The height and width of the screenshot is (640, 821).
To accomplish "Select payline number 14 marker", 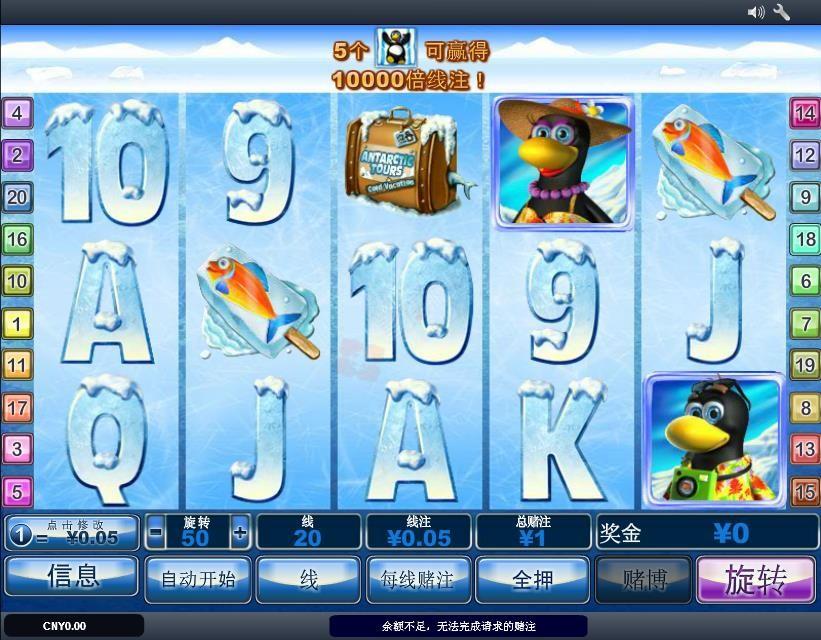I will tap(804, 113).
